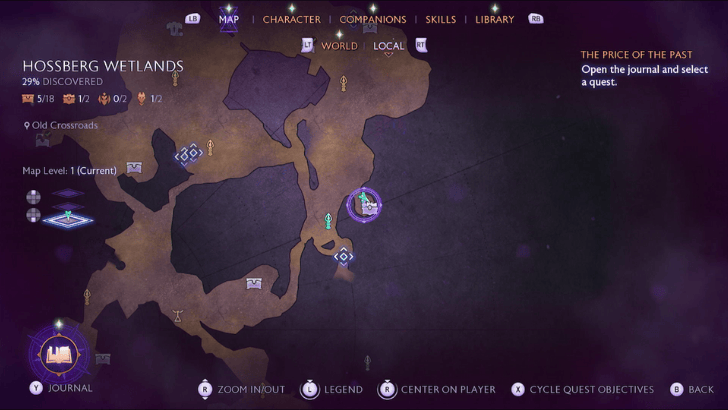Open the Journal book icon
728x410 pixels.
(60, 354)
